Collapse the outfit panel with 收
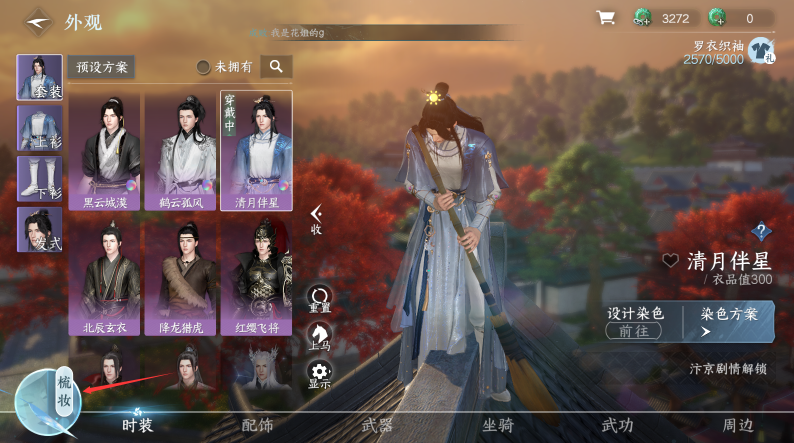 click(316, 219)
